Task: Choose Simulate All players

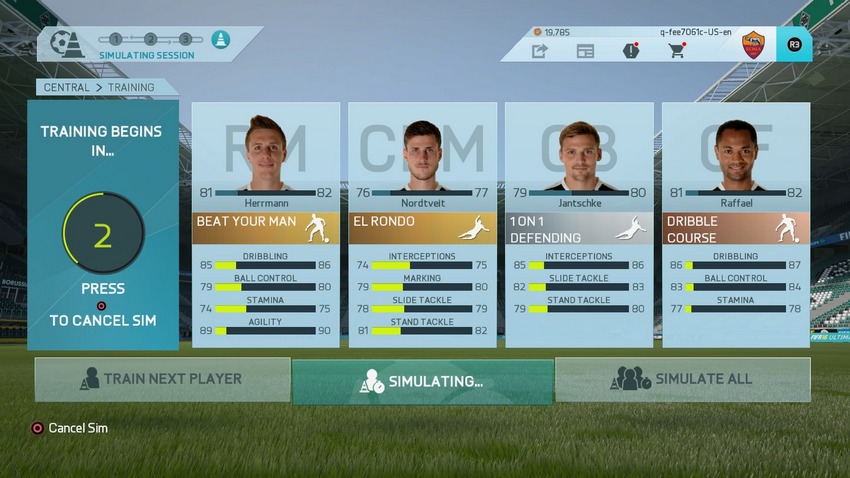Action: 682,380
